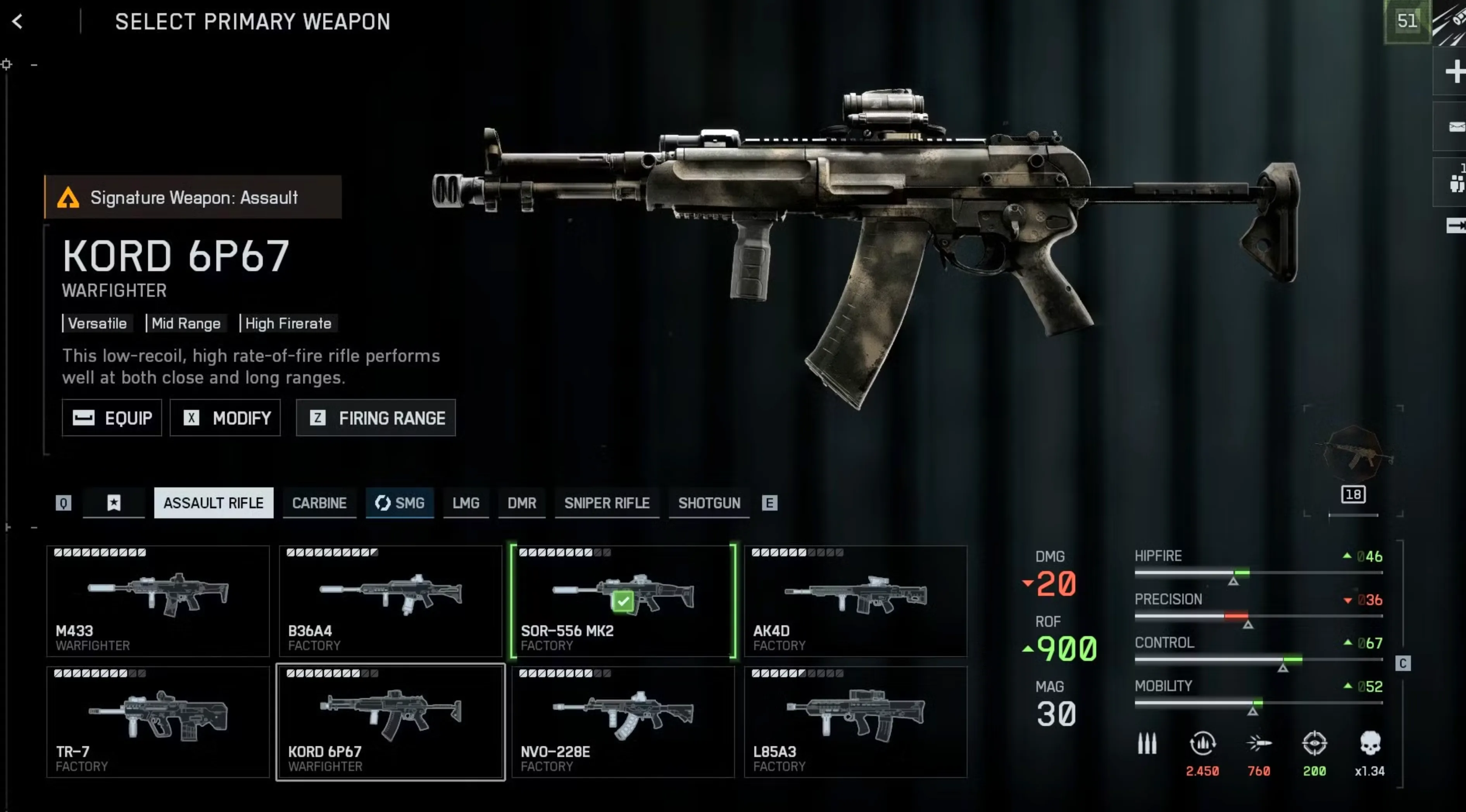Click the ADS eye icon above 200
Viewport: 1466px width, 812px height.
pyautogui.click(x=1314, y=743)
